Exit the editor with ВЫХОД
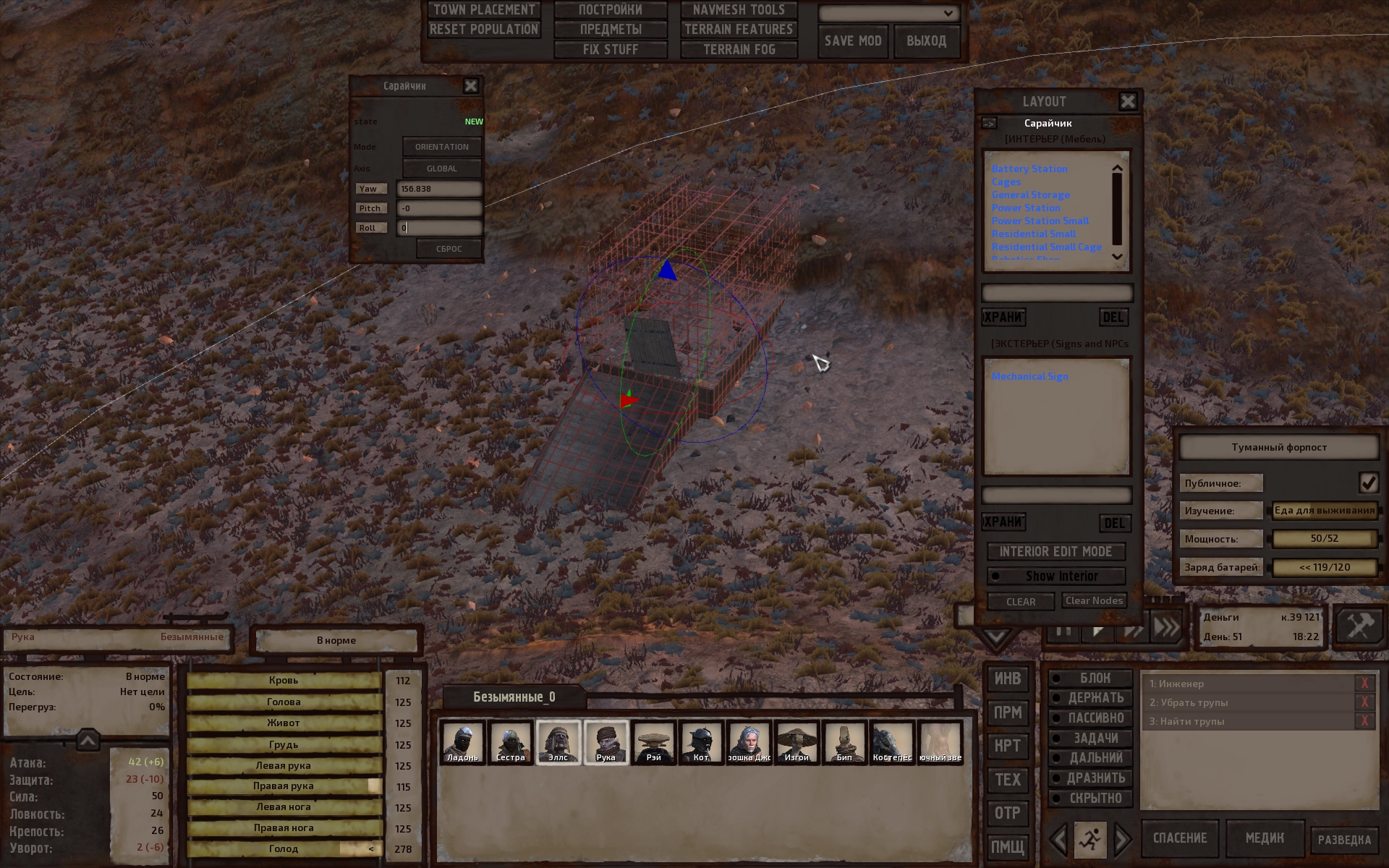 point(926,41)
